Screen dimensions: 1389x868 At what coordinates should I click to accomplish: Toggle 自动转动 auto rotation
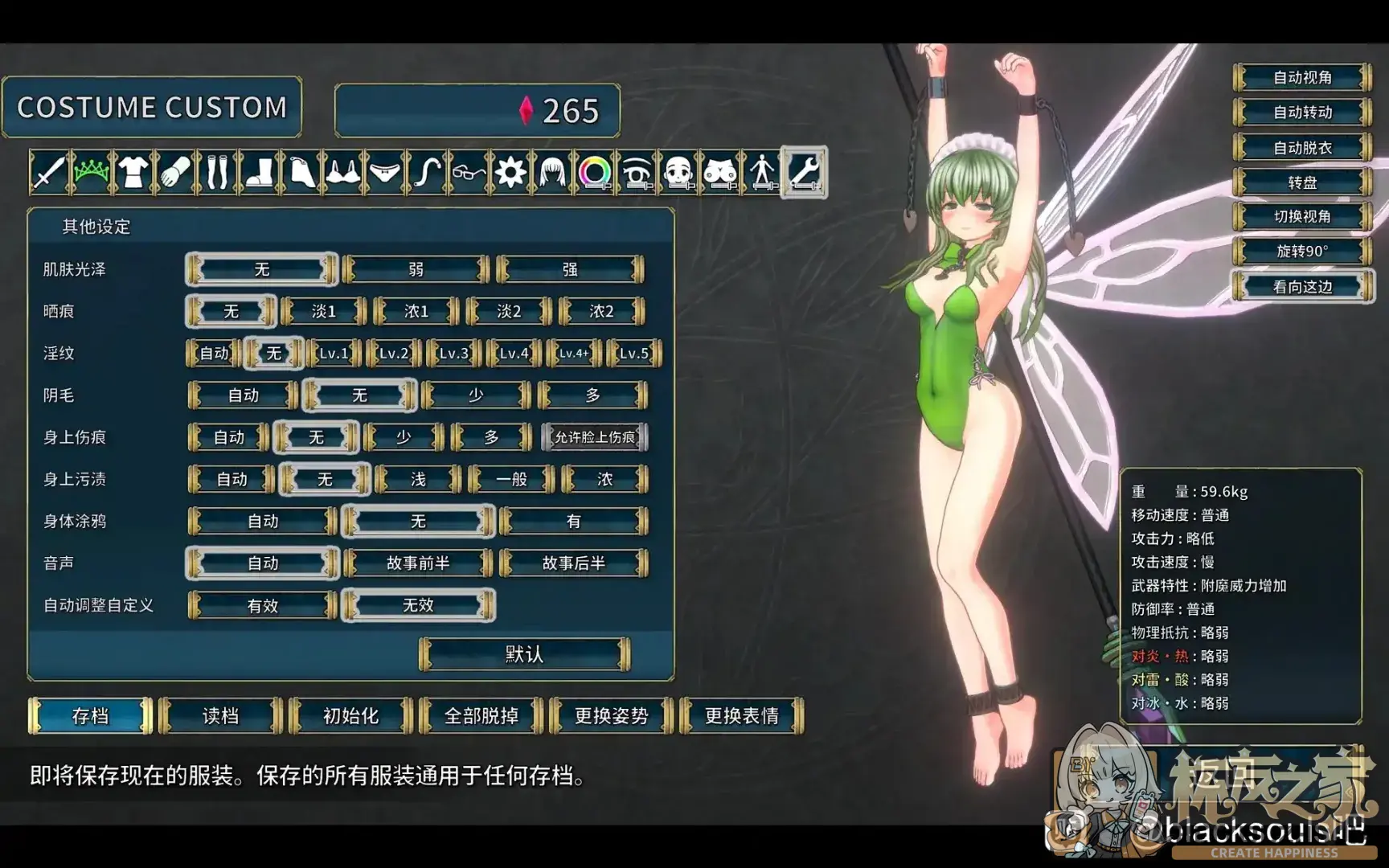pyautogui.click(x=1302, y=113)
